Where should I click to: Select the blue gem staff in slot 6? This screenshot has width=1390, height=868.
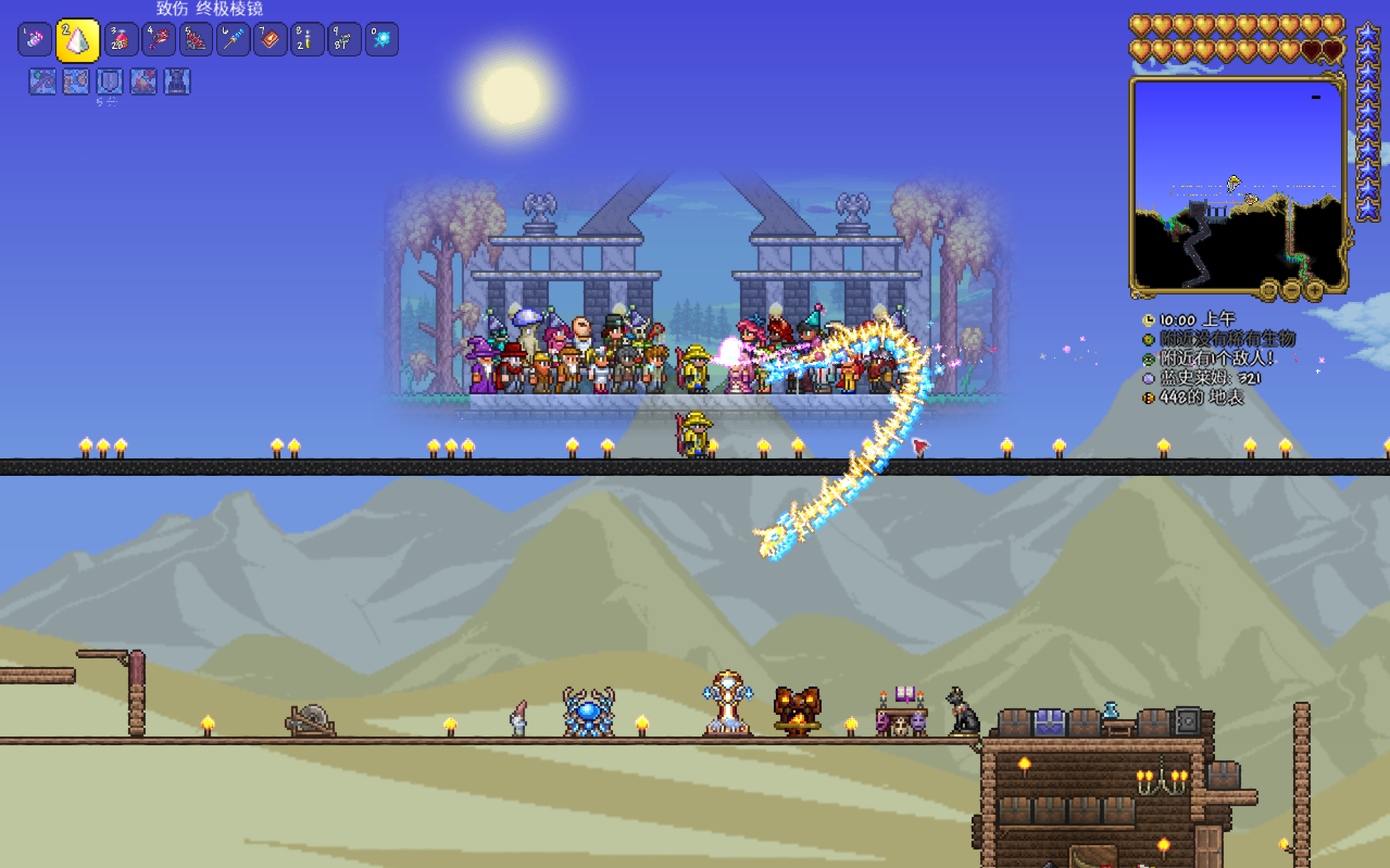coord(233,40)
